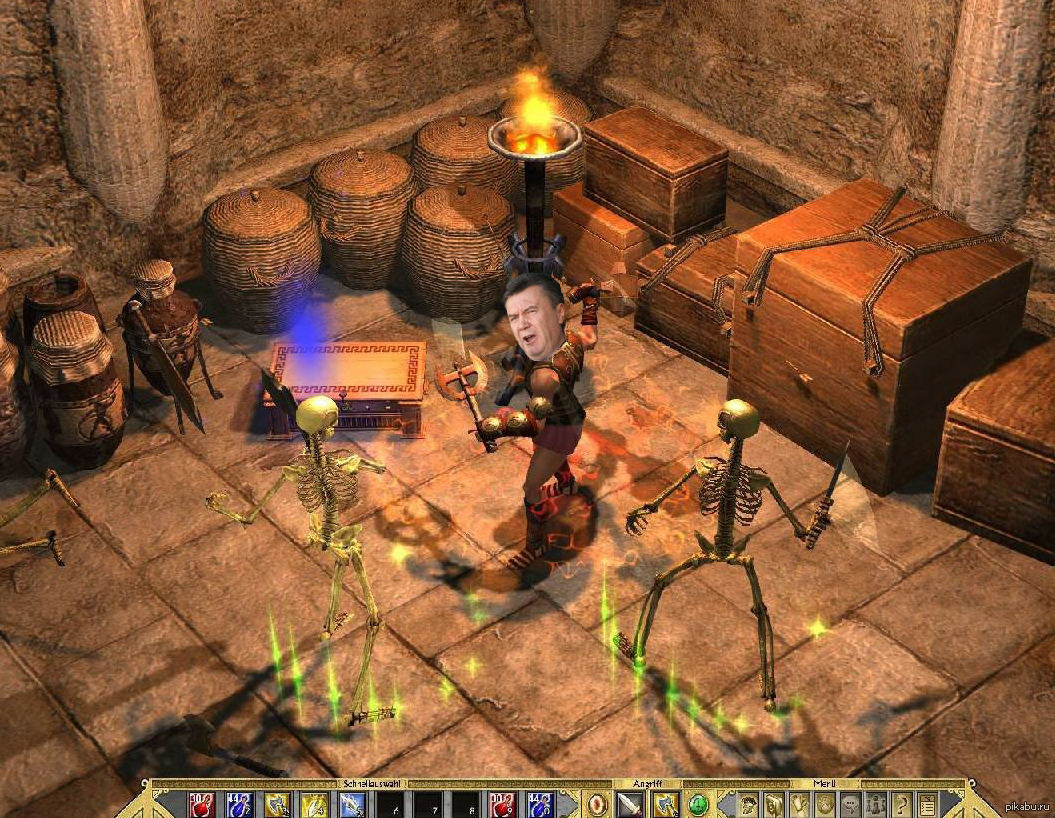Open the party window with the people icon
The height and width of the screenshot is (818, 1055).
click(x=877, y=804)
